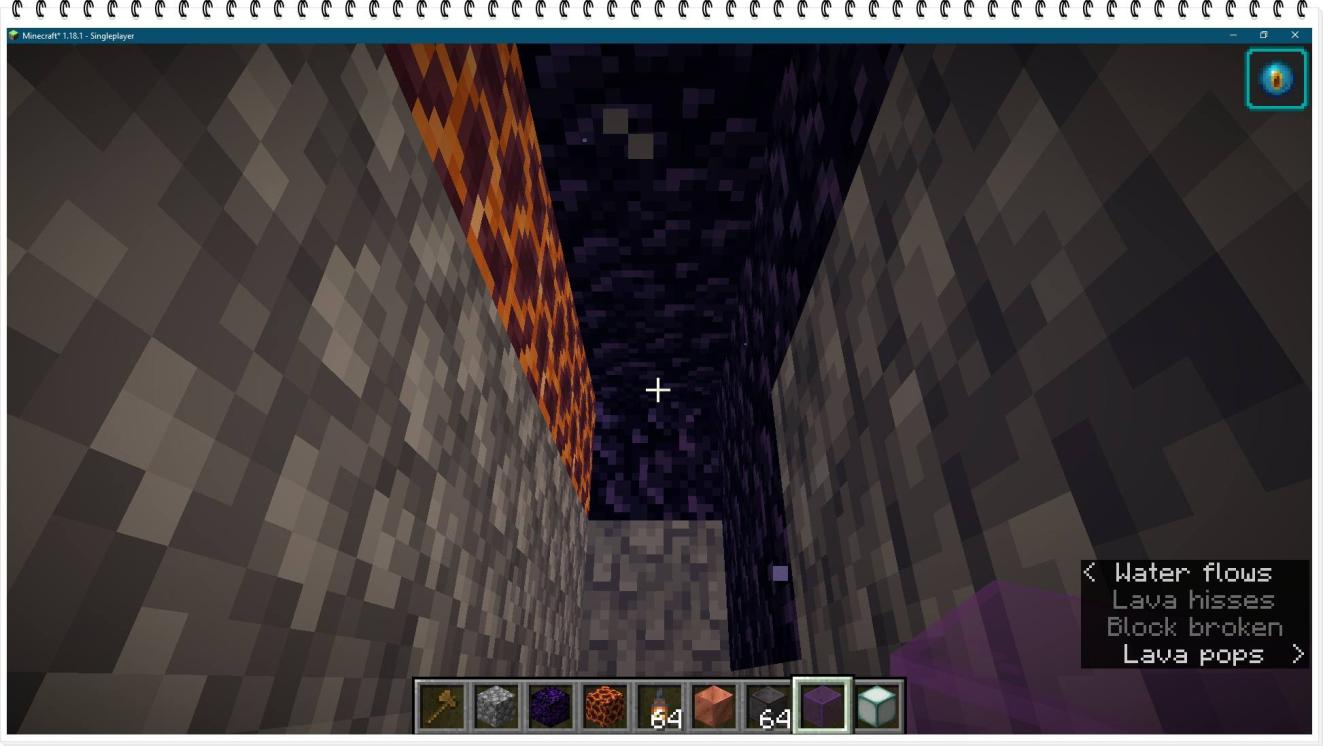Select the golden axe in the hotbar
This screenshot has height=746, width=1323.
tap(440, 707)
